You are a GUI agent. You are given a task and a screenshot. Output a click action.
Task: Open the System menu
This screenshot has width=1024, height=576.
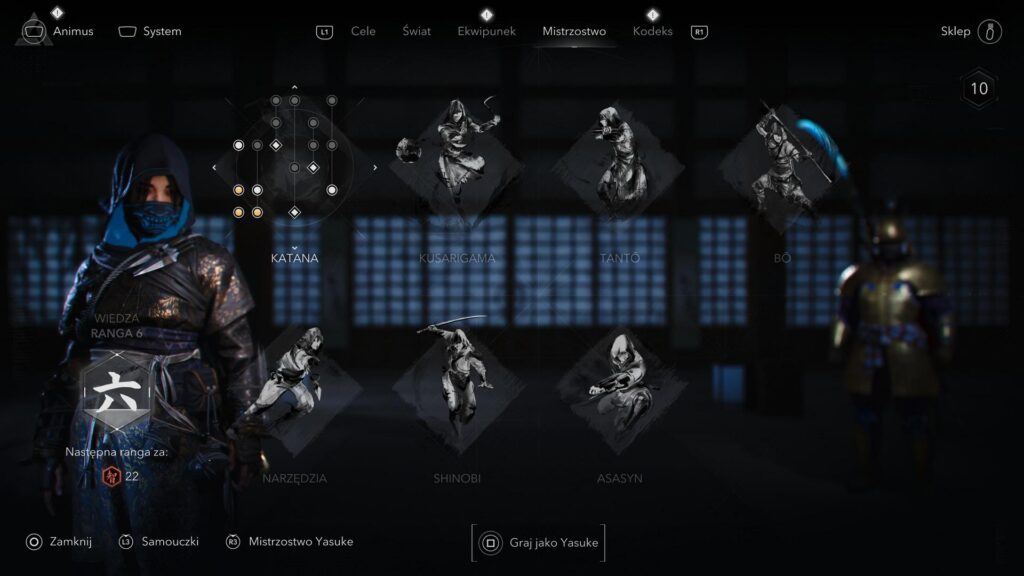(161, 31)
